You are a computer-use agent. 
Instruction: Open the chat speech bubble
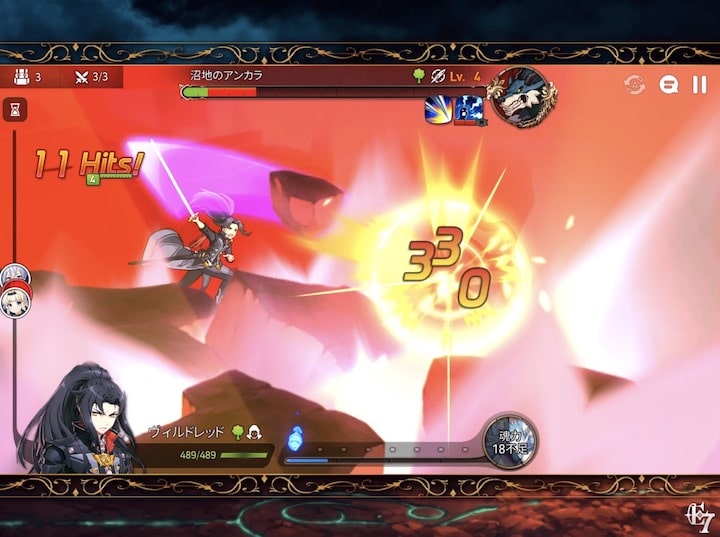pos(668,85)
